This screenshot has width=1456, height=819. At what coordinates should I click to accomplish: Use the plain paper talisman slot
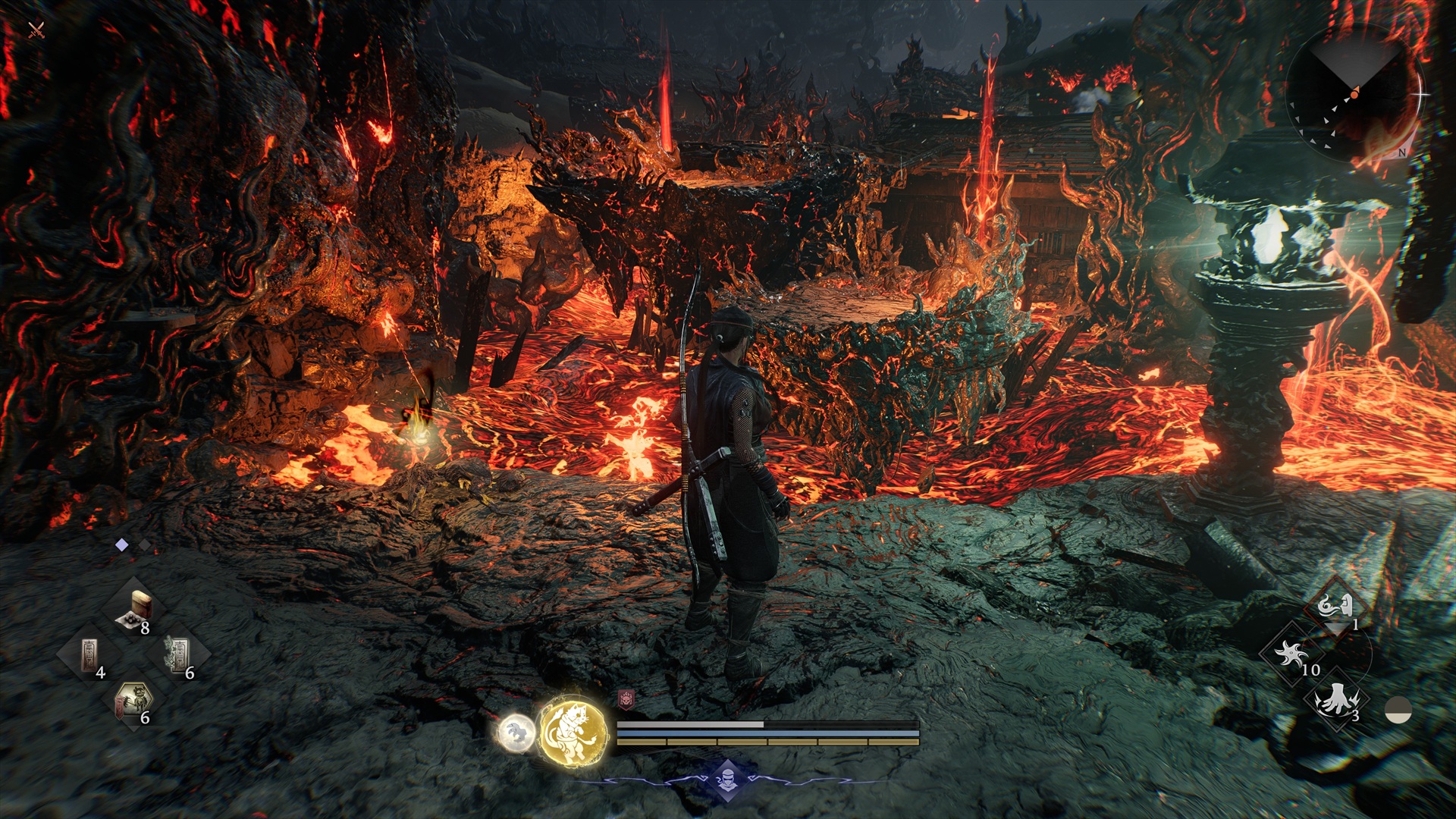(x=89, y=654)
